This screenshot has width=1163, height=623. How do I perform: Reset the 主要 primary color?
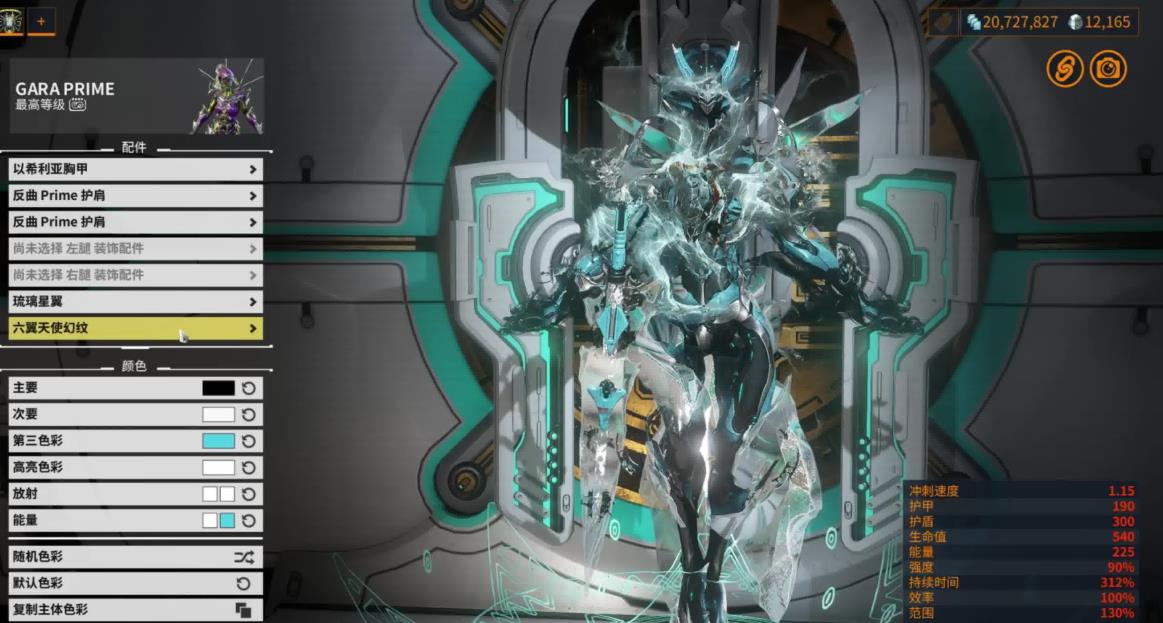(249, 388)
